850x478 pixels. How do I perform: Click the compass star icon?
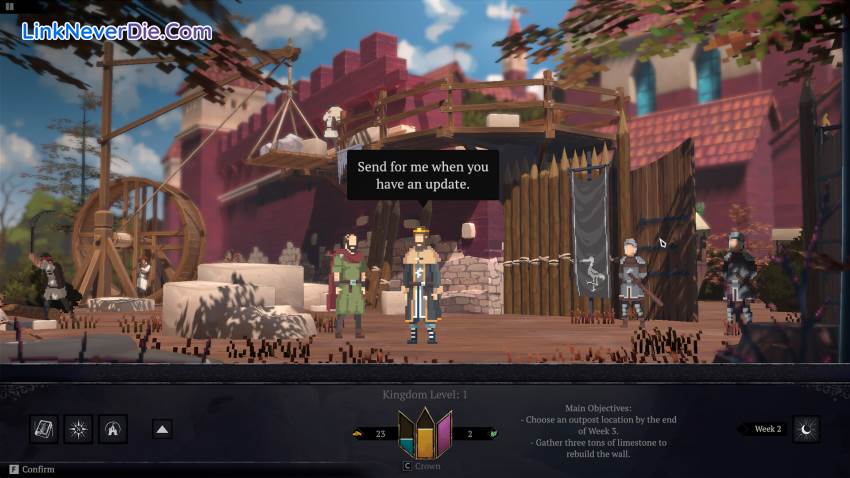tap(78, 429)
